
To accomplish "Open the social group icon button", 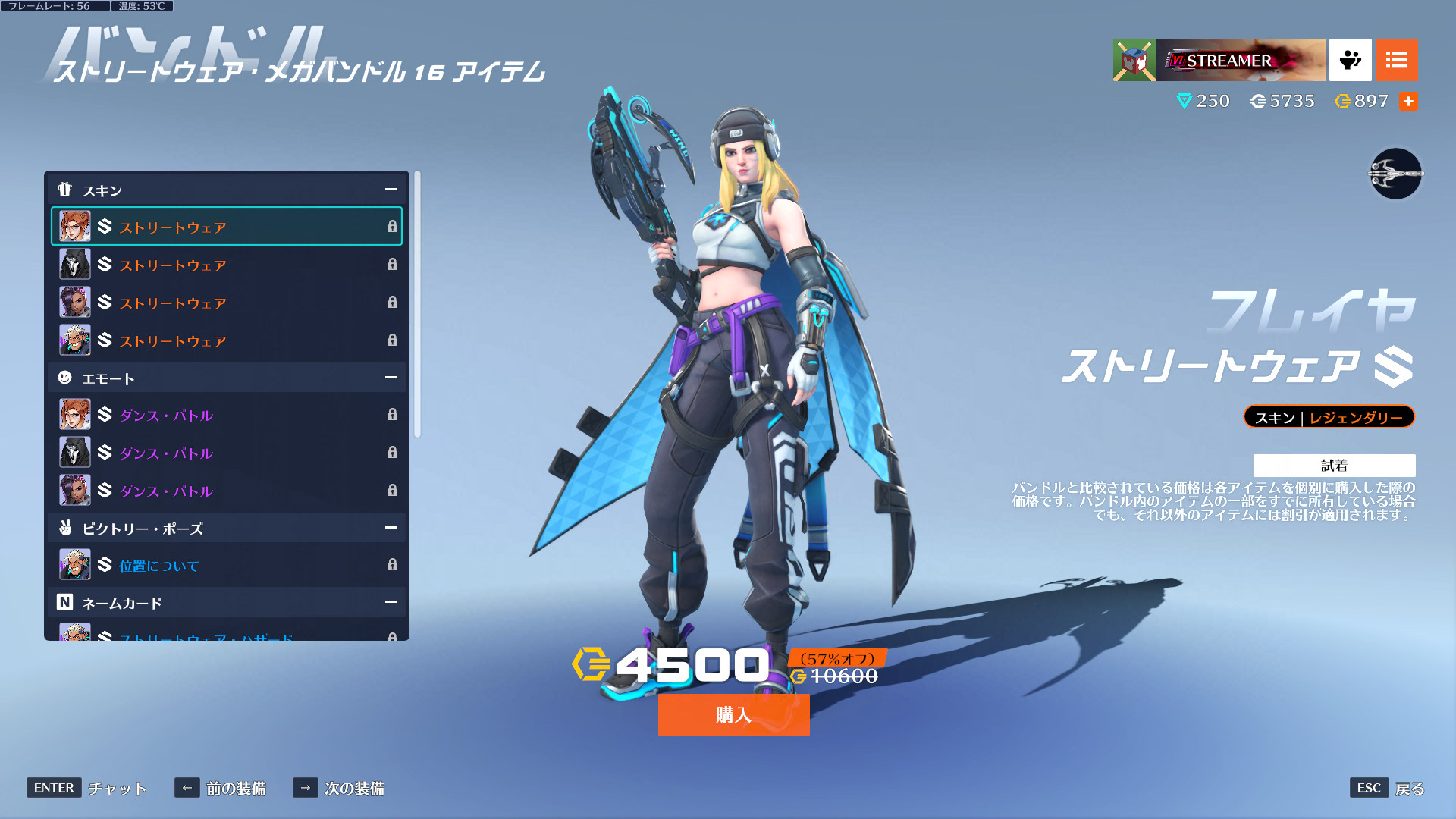I will click(1350, 60).
